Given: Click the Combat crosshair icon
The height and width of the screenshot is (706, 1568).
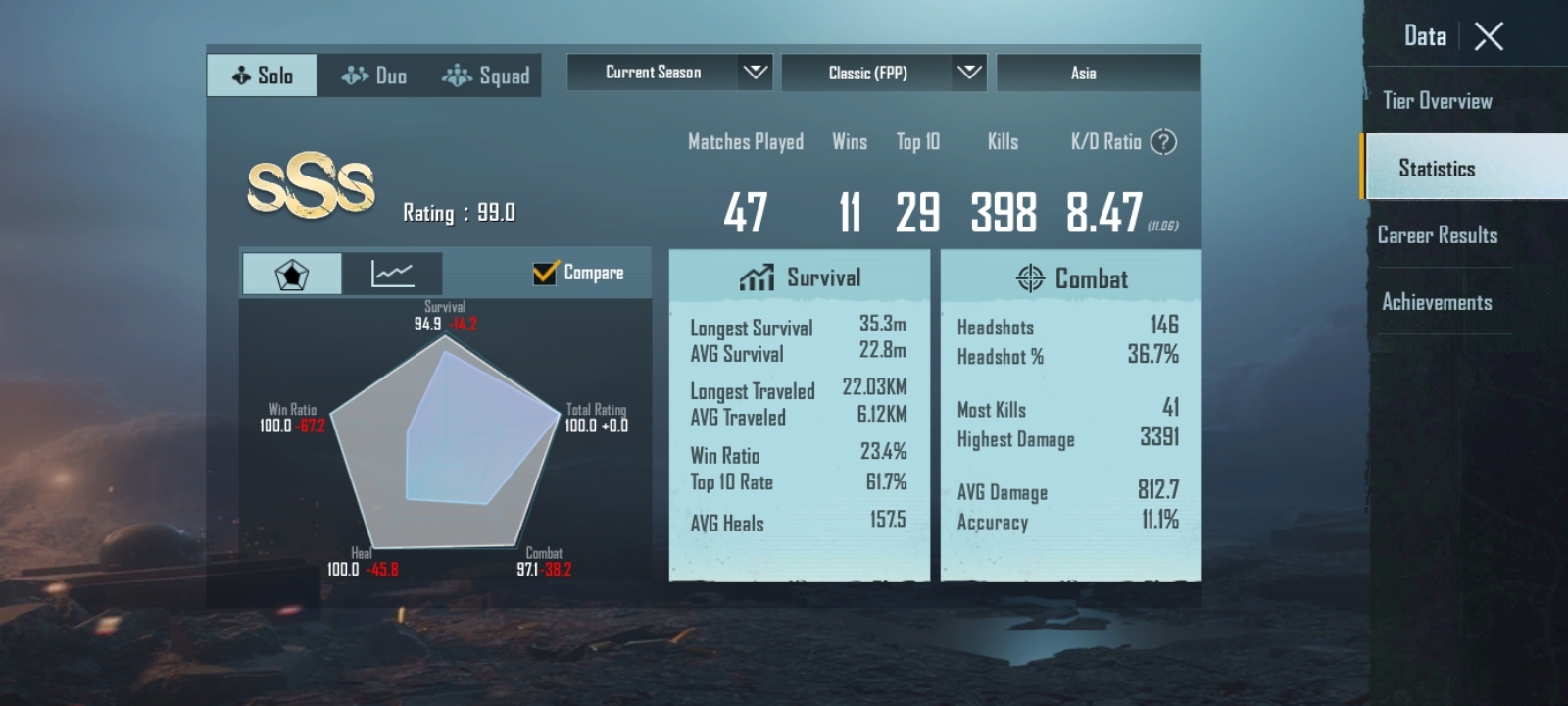Looking at the screenshot, I should click(x=1027, y=278).
